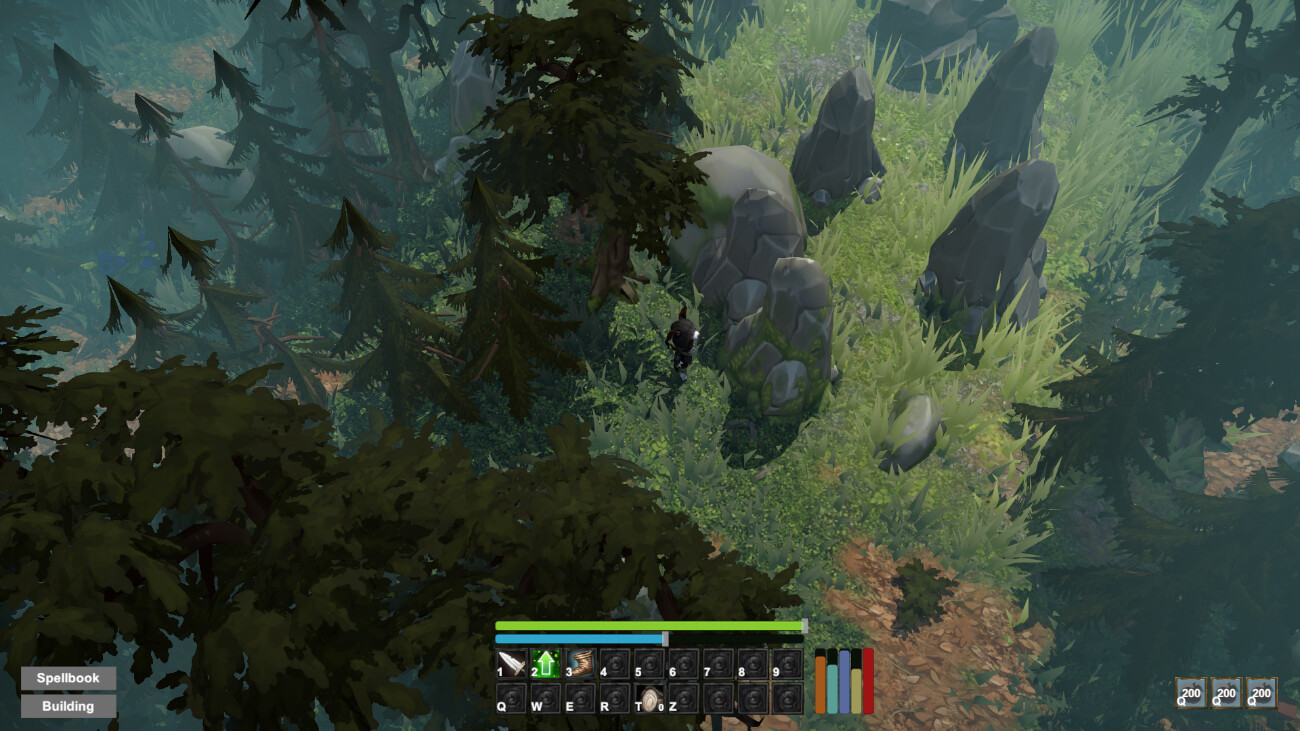Click the empty hotbar slot numbered 9
This screenshot has height=731, width=1300.
789,662
